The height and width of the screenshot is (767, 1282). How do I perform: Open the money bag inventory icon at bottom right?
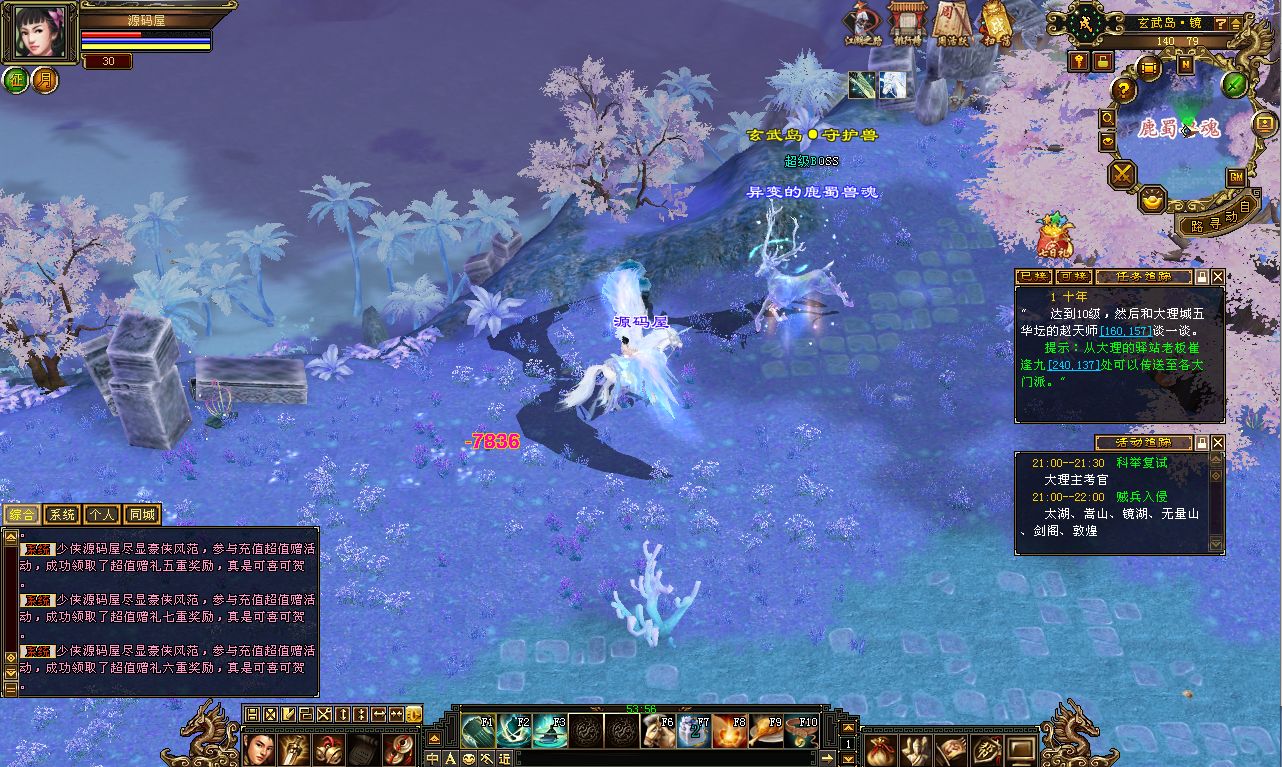click(x=880, y=750)
